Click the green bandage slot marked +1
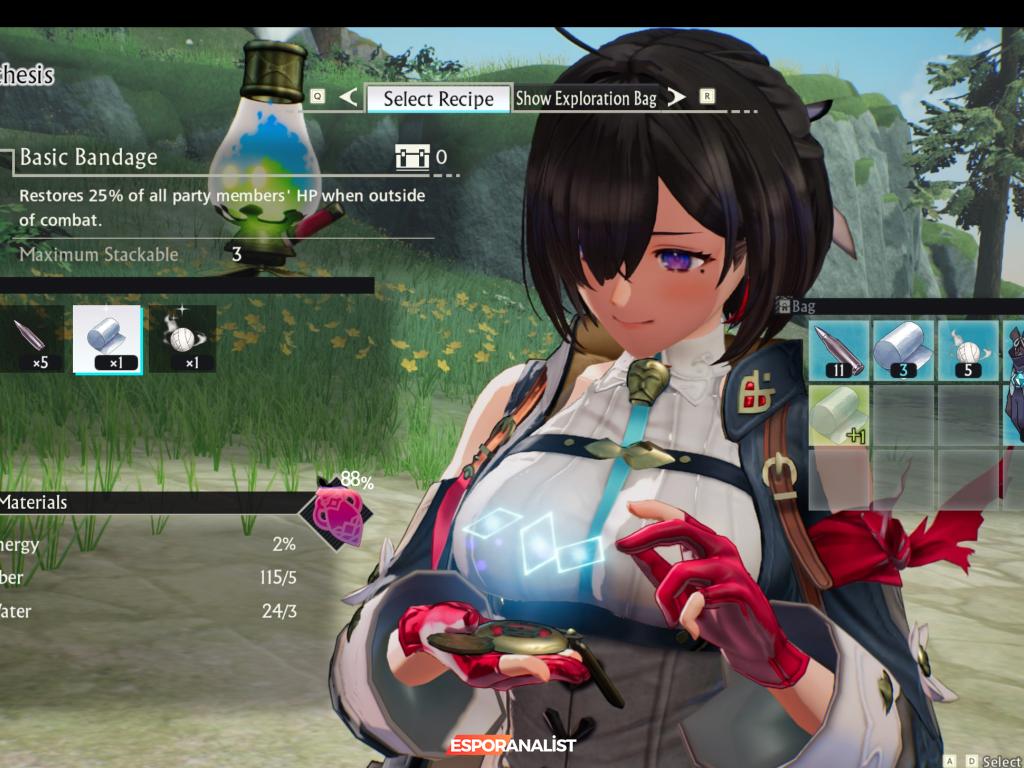 pyautogui.click(x=838, y=415)
